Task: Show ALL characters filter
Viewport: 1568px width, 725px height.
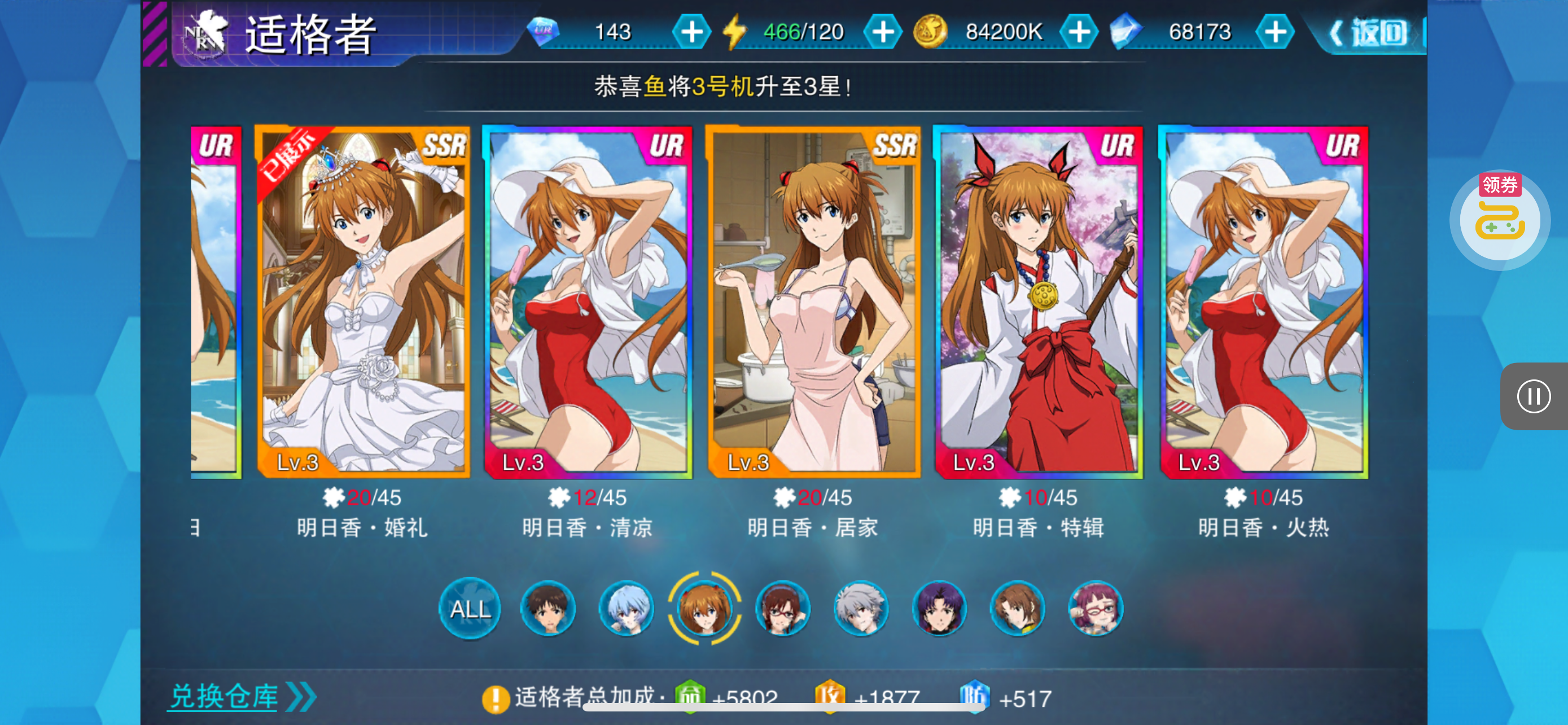Action: tap(470, 608)
